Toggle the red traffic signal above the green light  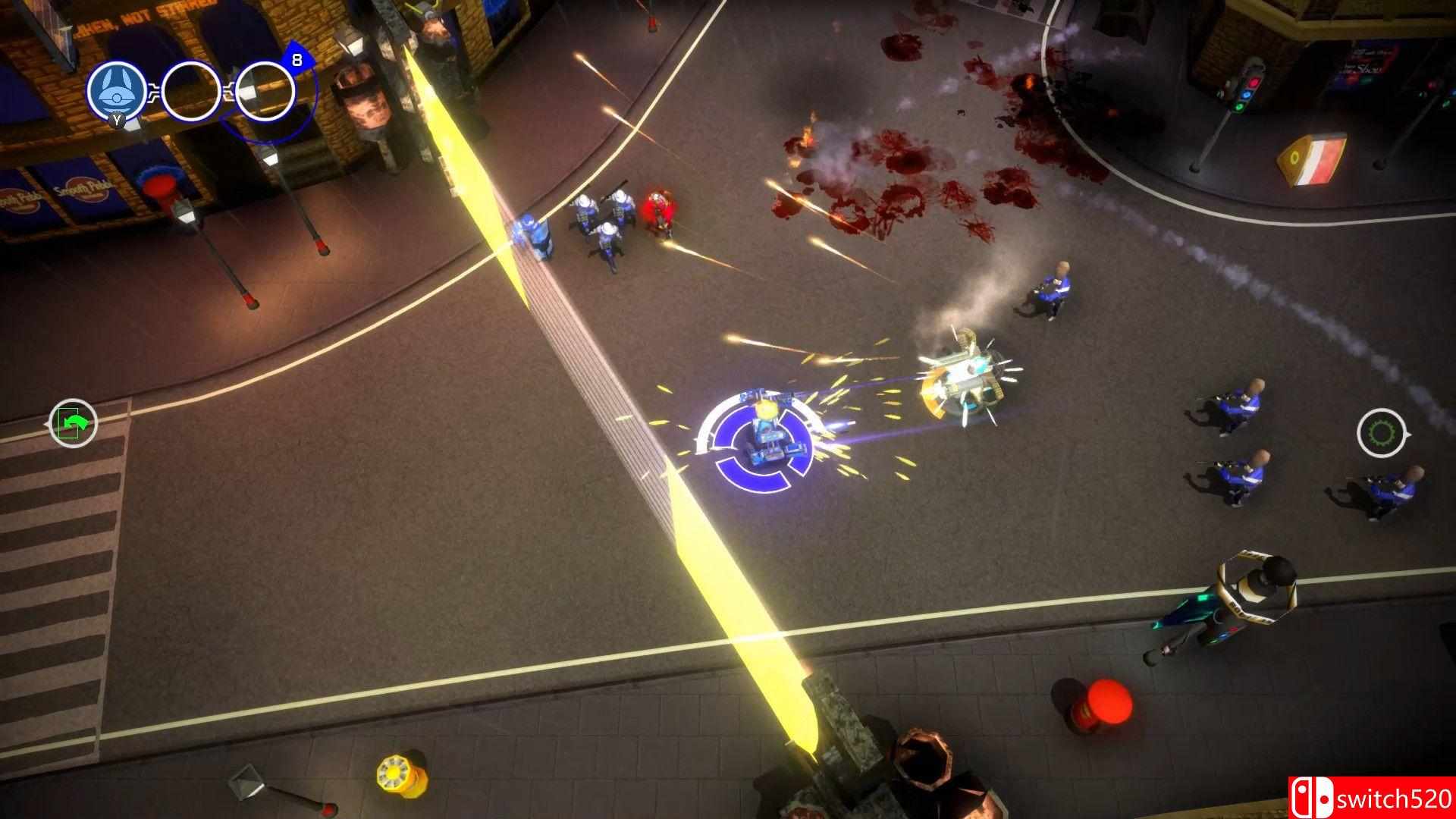(1255, 83)
